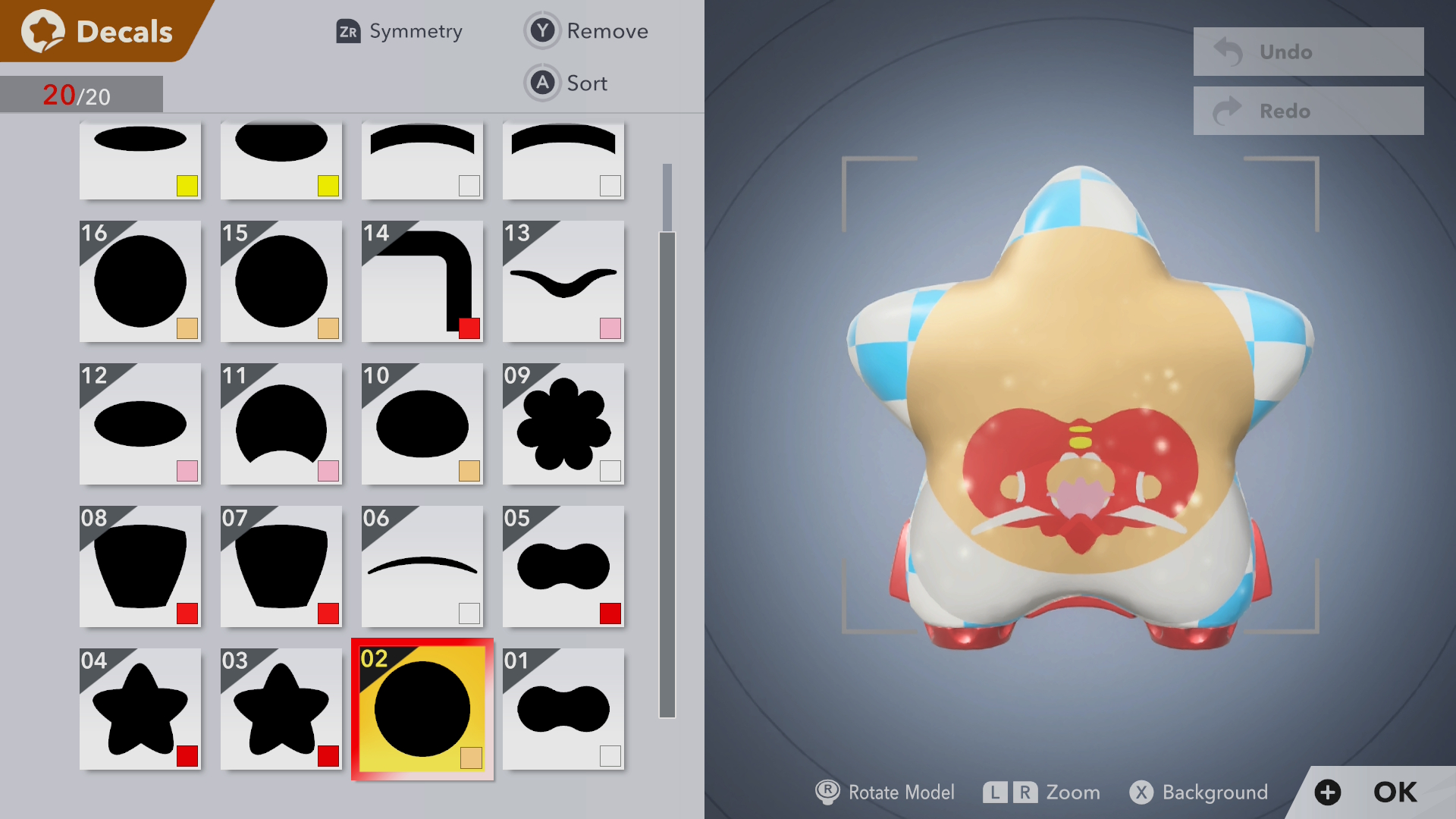Select decal 16 black circle

140,281
